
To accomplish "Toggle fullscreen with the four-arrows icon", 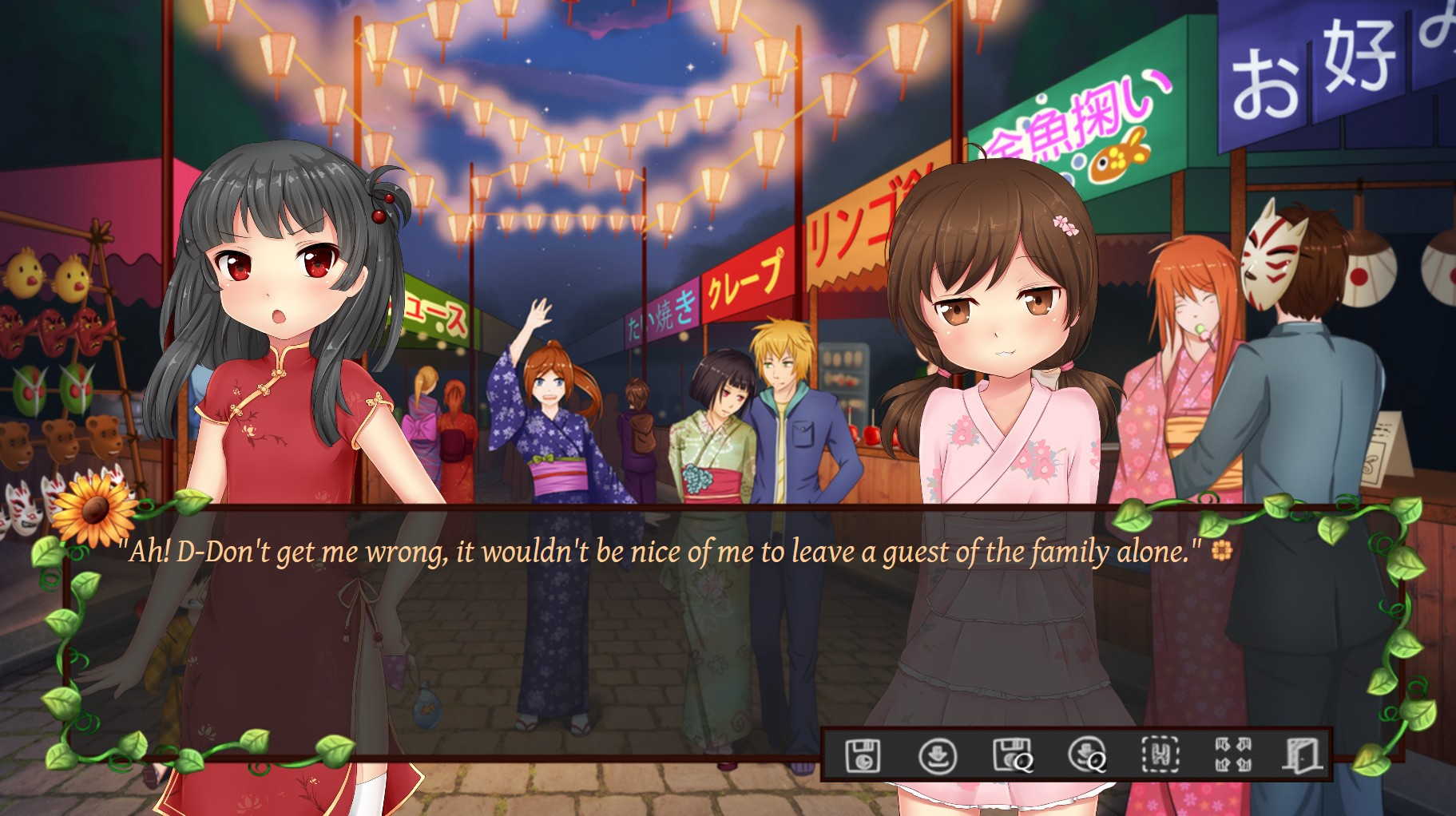I will 1233,755.
